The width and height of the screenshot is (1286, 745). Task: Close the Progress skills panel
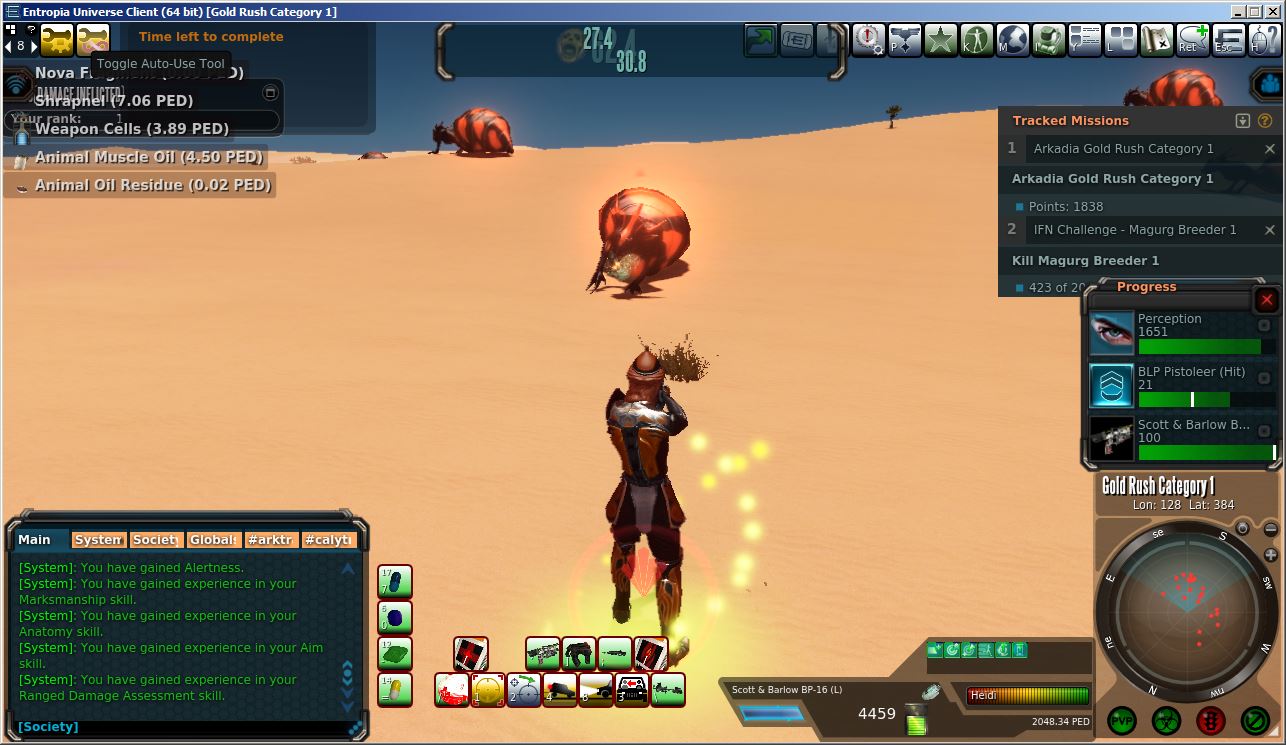(x=1266, y=300)
